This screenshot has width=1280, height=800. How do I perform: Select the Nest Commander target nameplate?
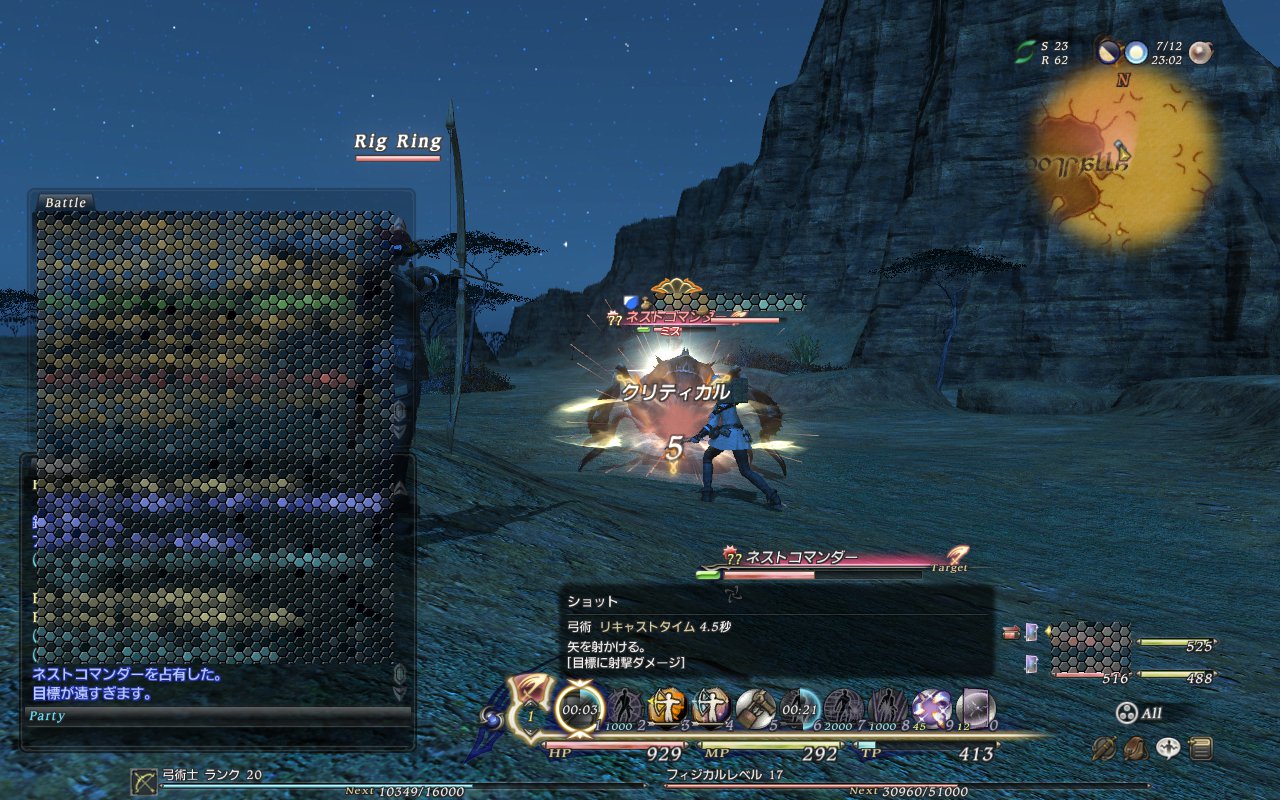coord(802,558)
